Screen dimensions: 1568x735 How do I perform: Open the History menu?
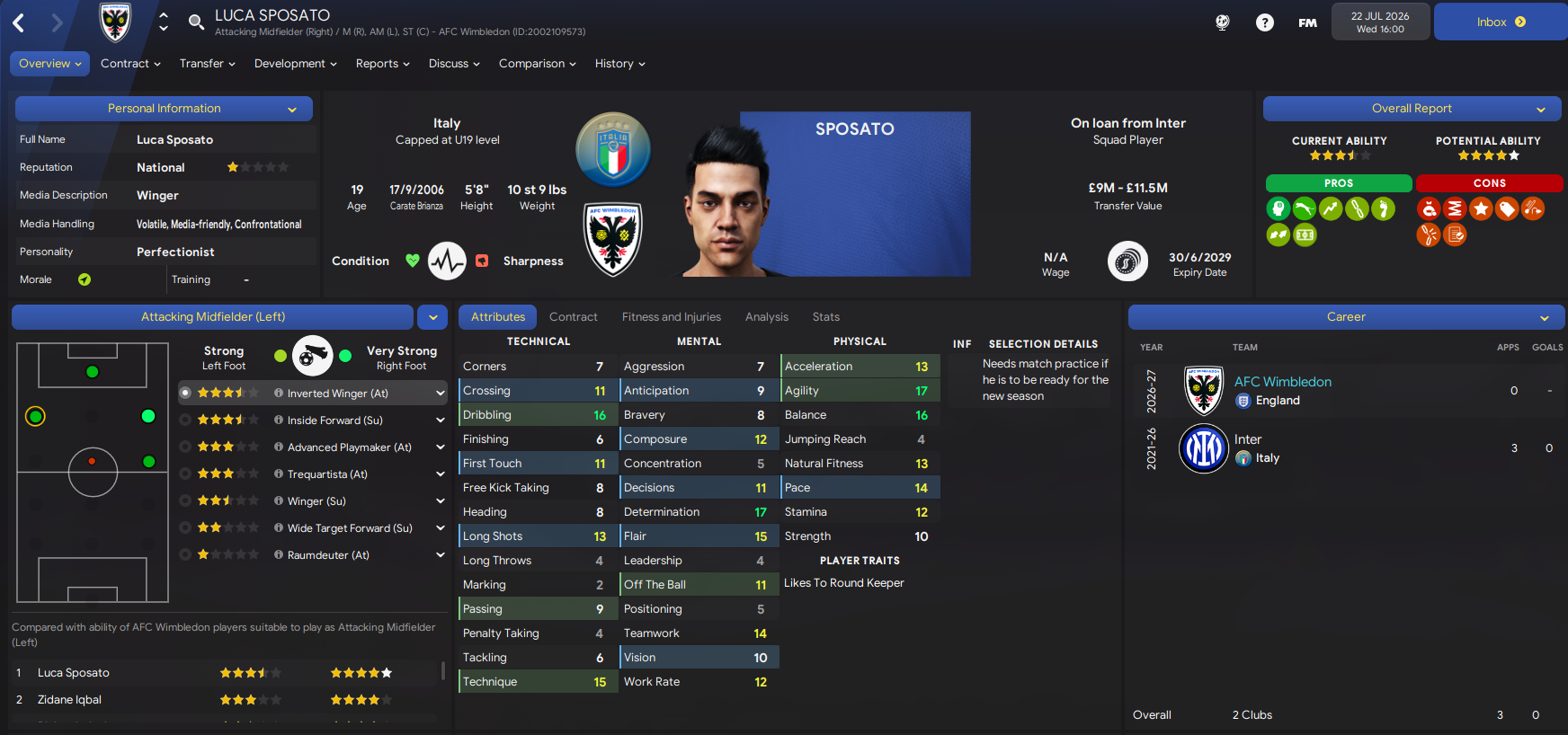(x=619, y=64)
